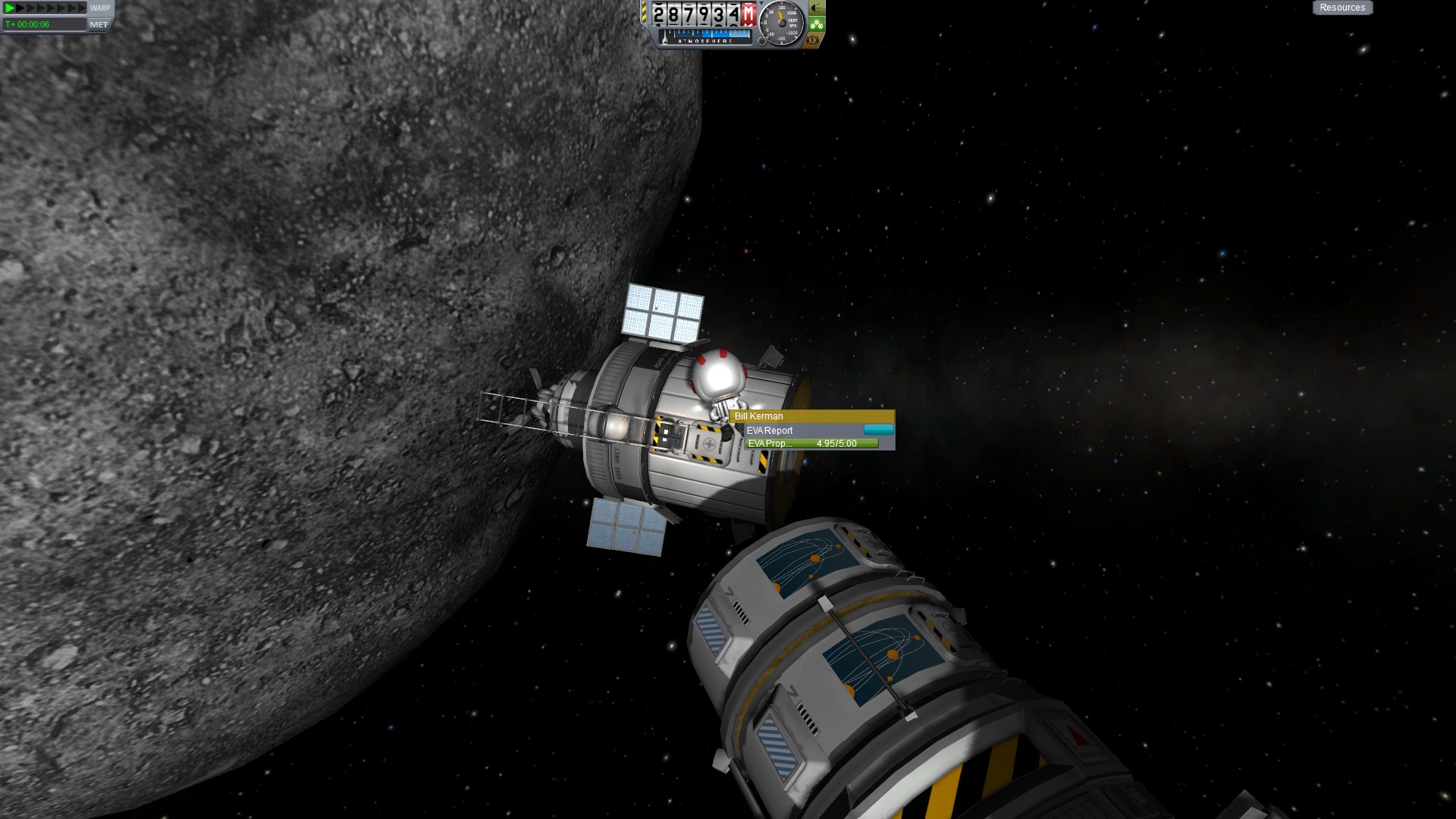Toggle the orange brakes warning icon
The width and height of the screenshot is (1456, 819).
pyautogui.click(x=813, y=39)
